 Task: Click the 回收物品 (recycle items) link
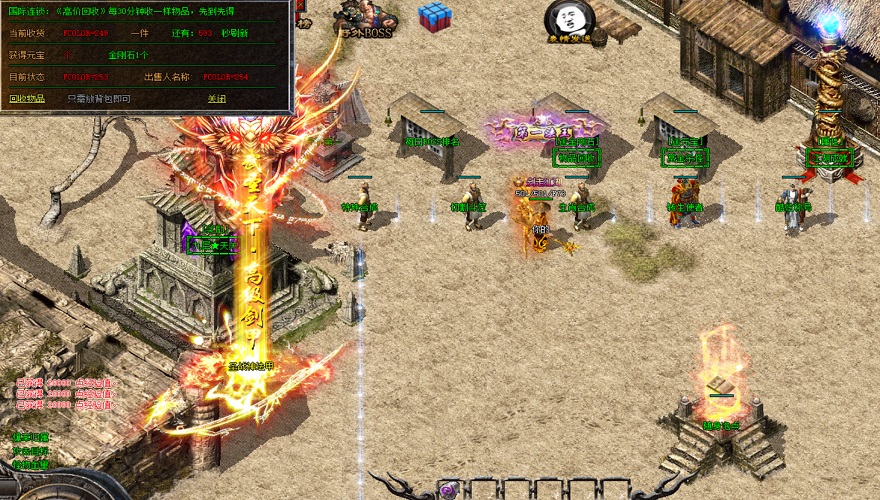click(27, 98)
